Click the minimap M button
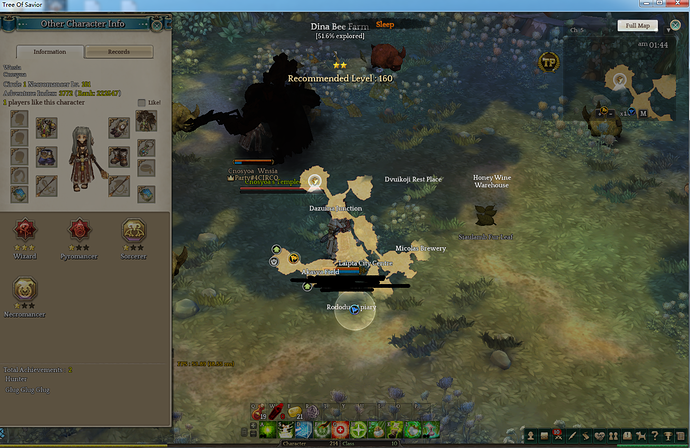690x448 pixels. [643, 114]
